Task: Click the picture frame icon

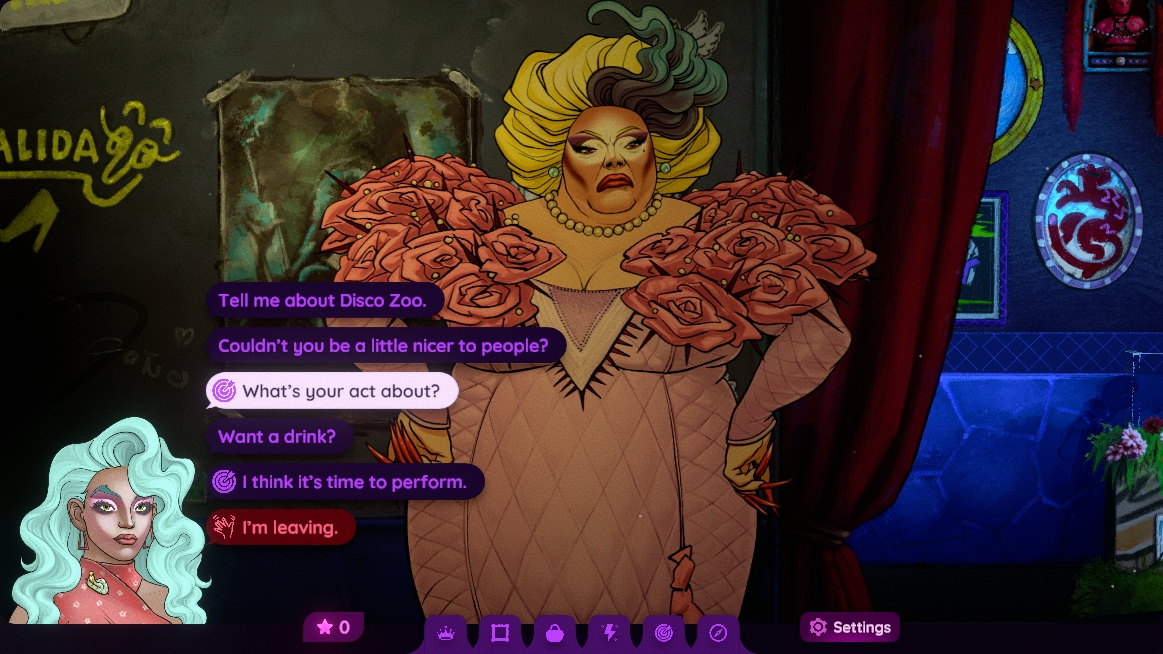Action: 500,632
